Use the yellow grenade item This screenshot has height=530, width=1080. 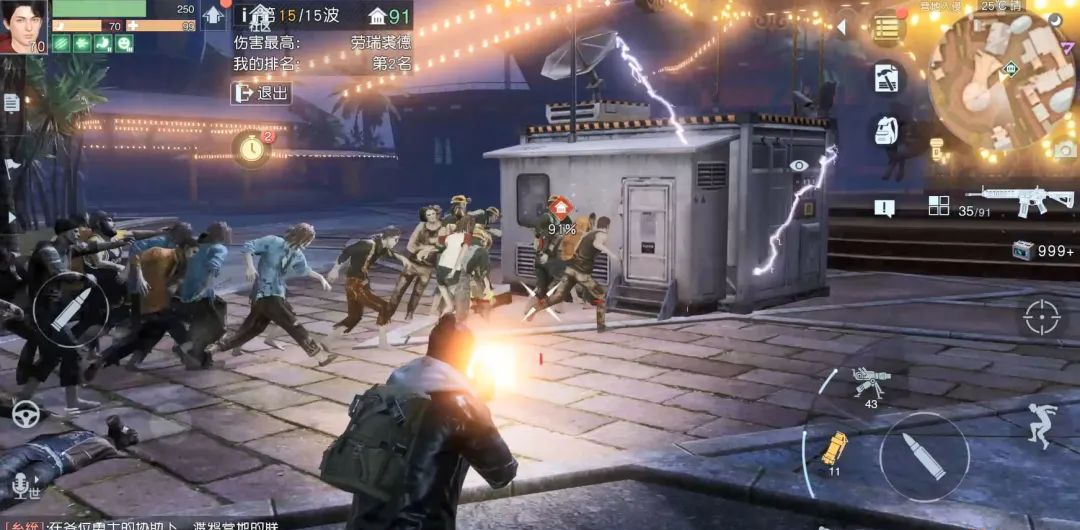(833, 448)
